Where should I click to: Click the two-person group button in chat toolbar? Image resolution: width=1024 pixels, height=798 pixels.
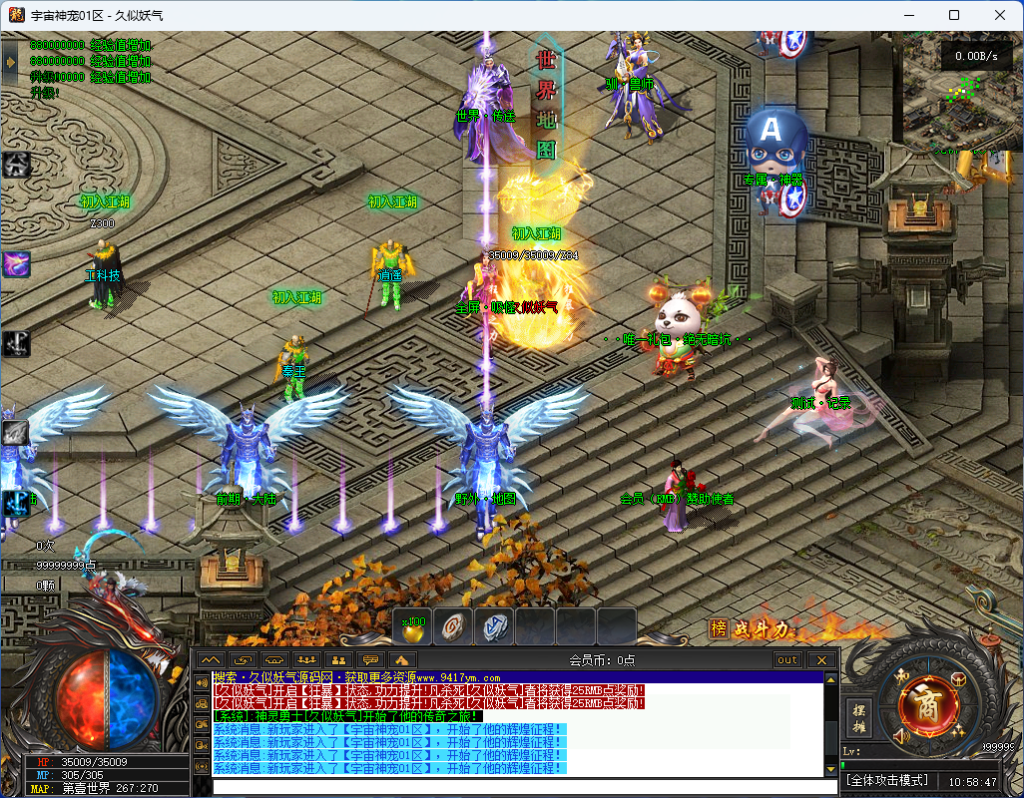[338, 660]
